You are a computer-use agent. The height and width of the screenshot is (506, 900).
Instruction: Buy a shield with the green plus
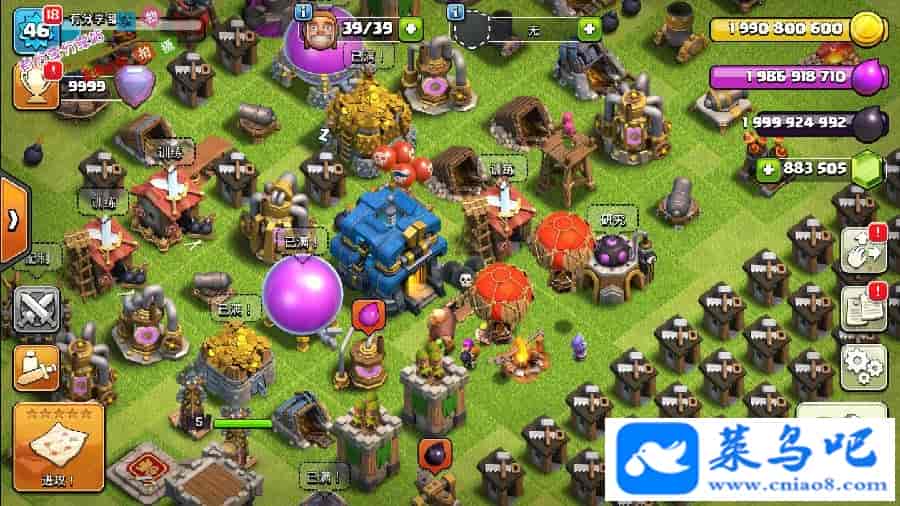coord(590,28)
